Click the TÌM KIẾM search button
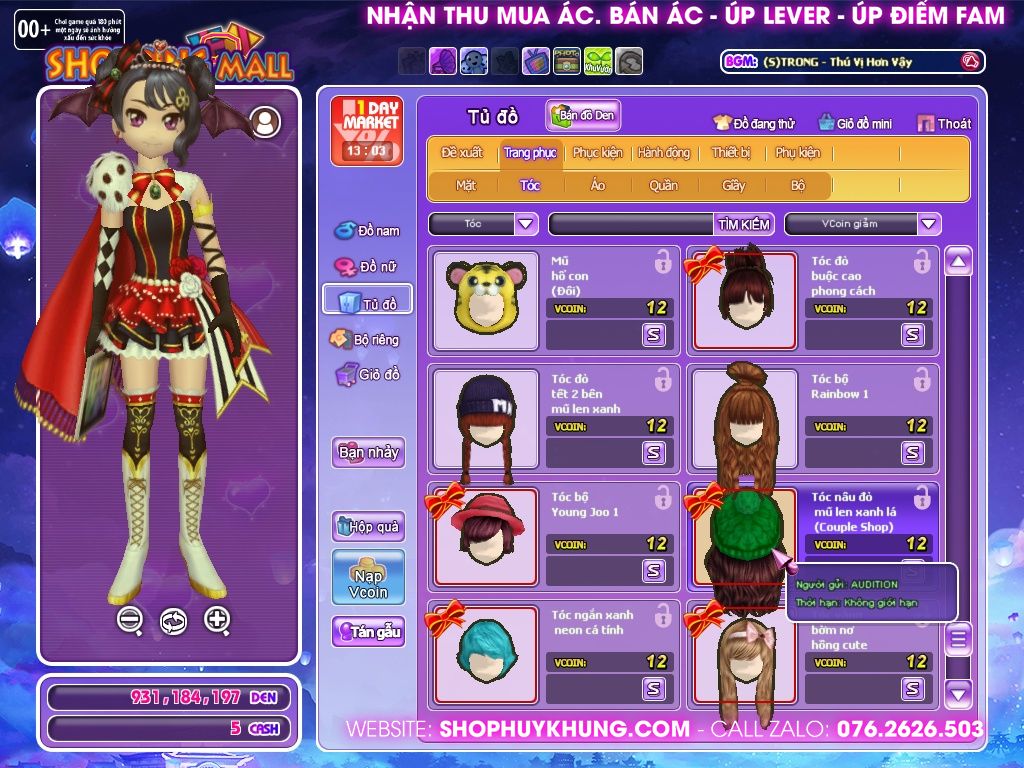Screen dimensions: 1024x768 click(x=742, y=224)
